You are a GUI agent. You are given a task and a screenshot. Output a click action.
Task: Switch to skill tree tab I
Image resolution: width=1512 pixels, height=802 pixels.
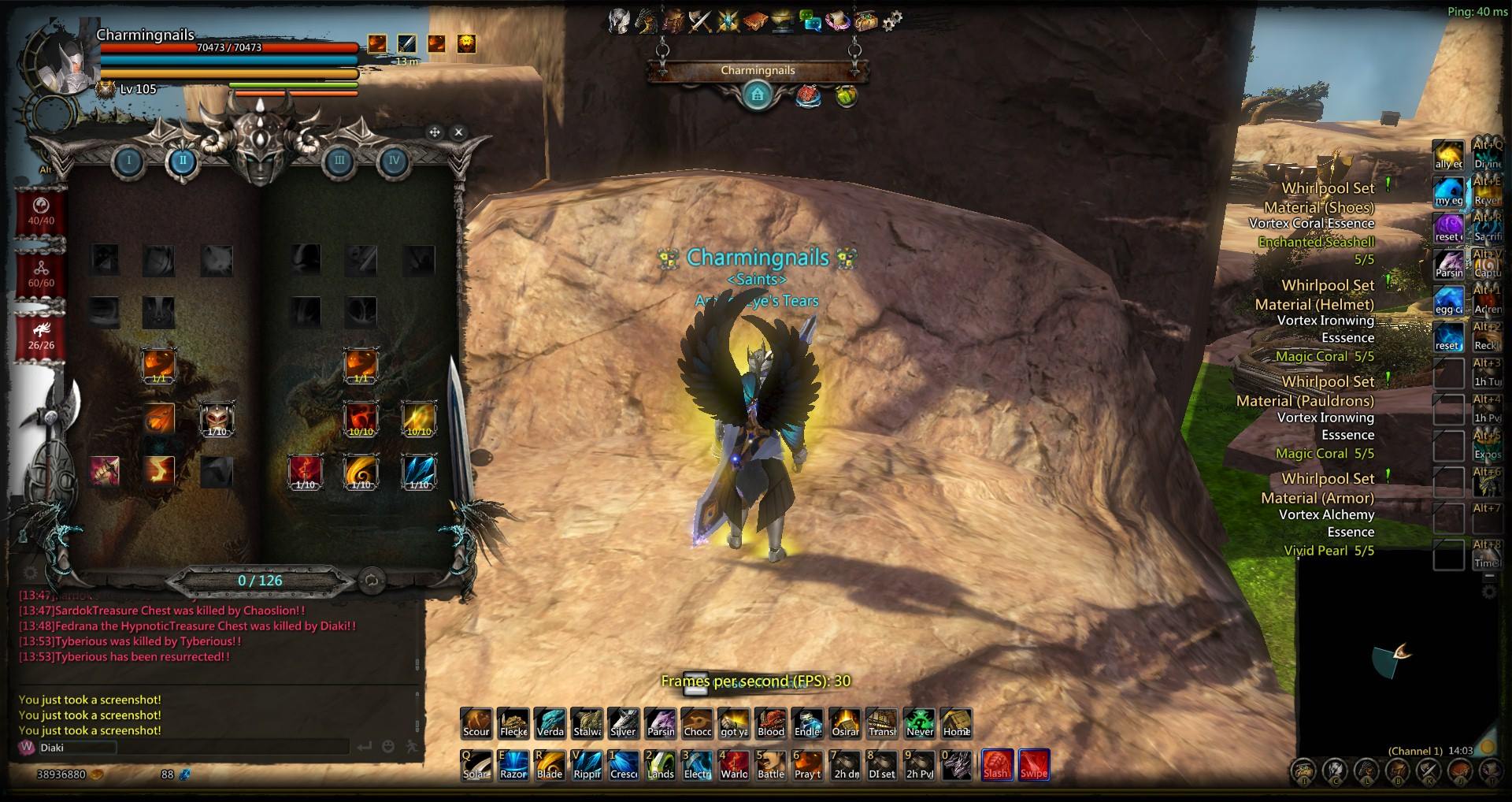tap(129, 162)
